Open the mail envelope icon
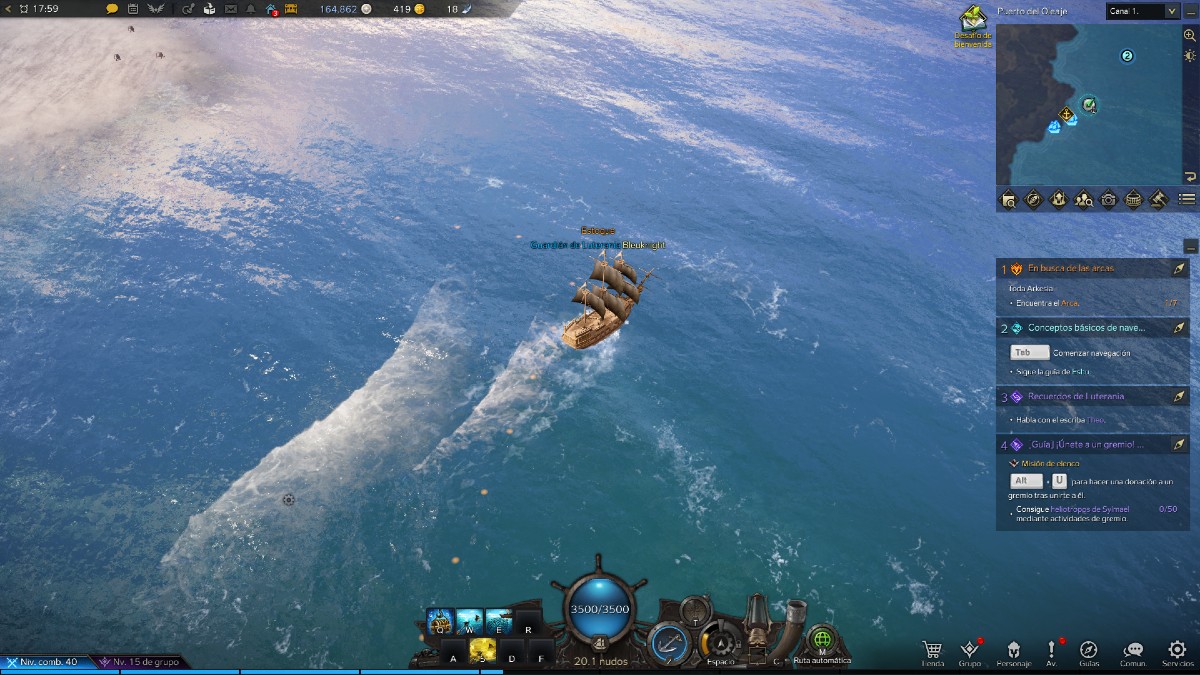This screenshot has width=1200, height=675. click(x=231, y=9)
